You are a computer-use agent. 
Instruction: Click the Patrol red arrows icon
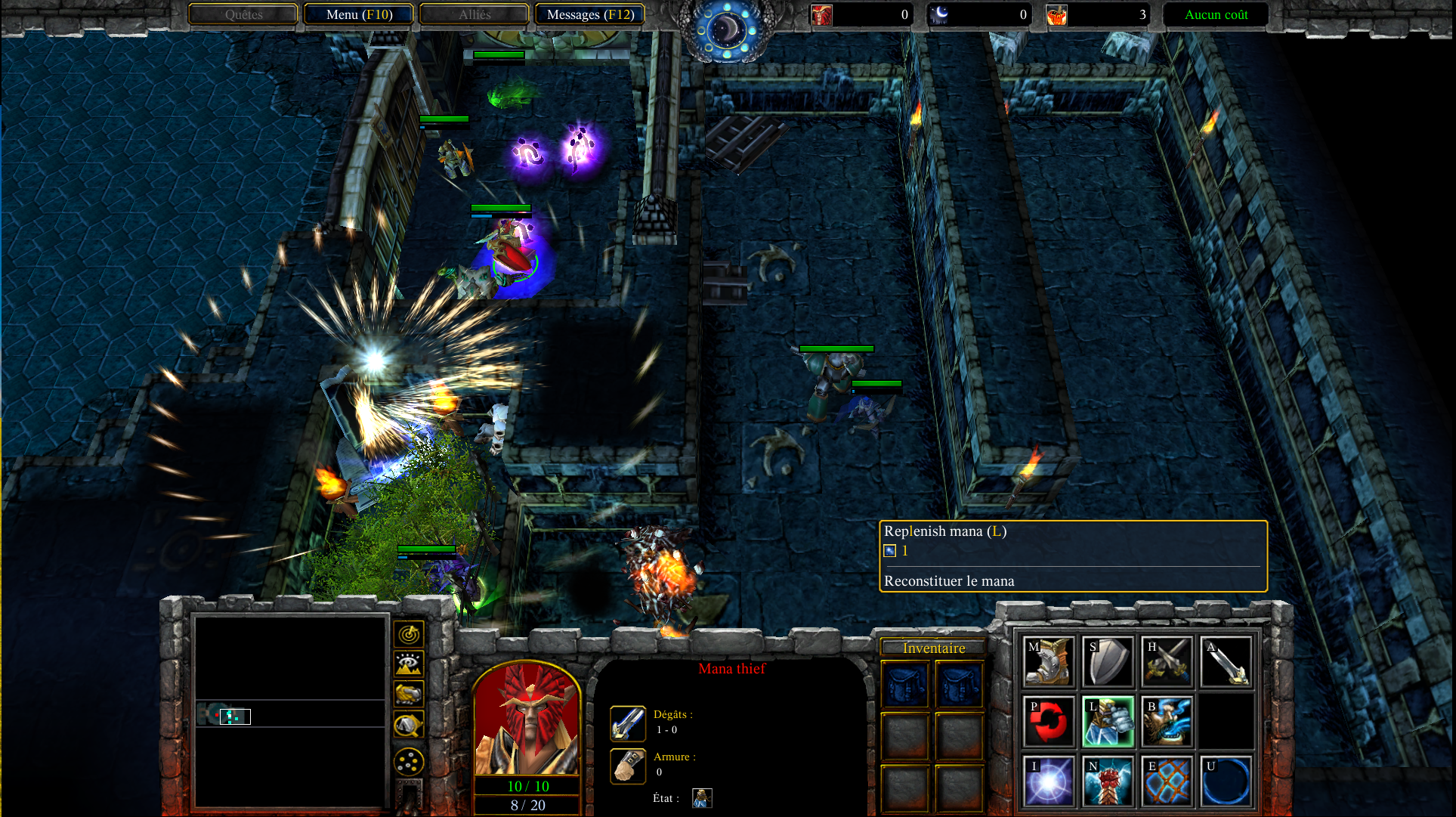coord(1048,721)
